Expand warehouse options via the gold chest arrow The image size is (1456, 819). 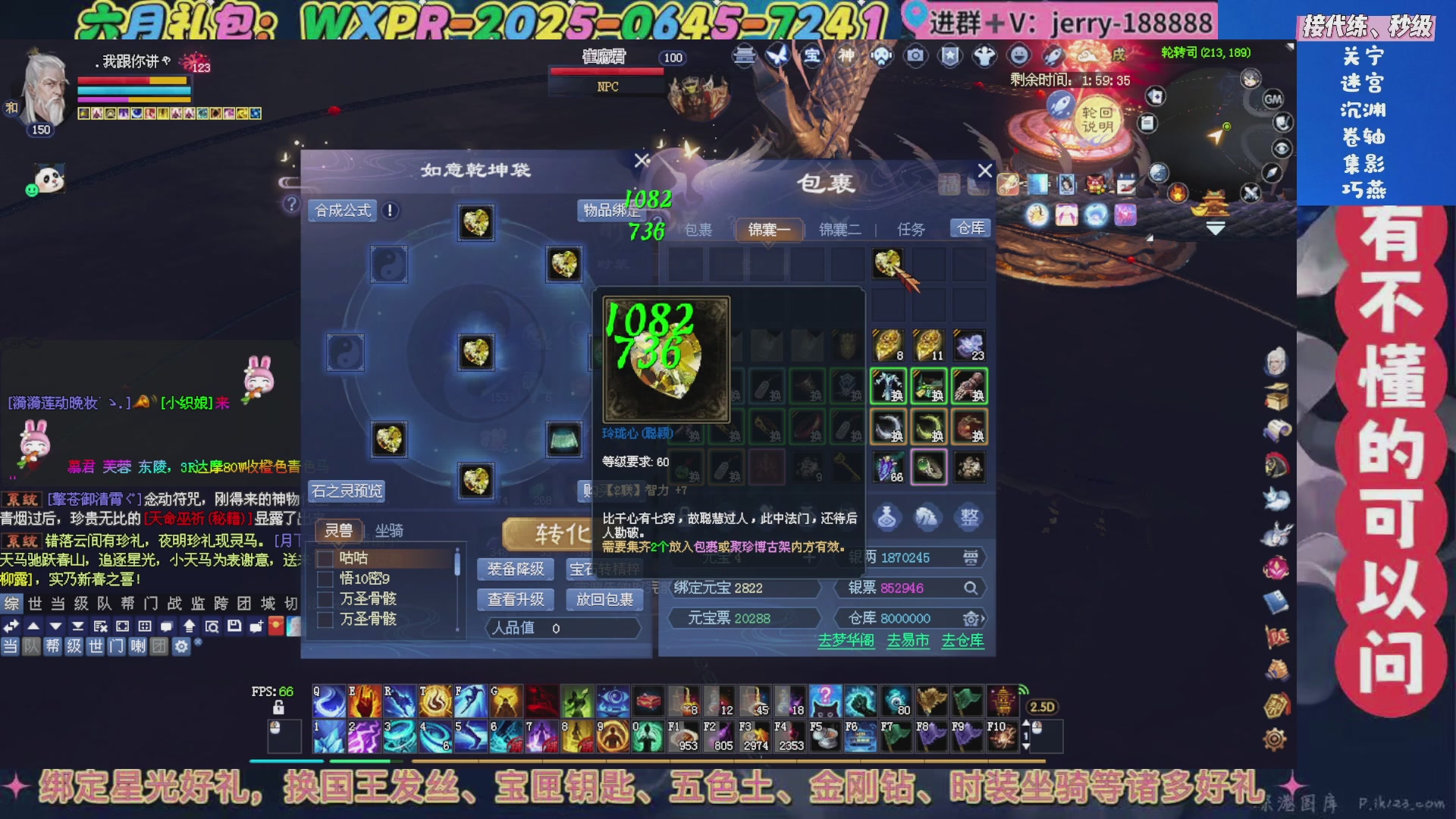973,618
